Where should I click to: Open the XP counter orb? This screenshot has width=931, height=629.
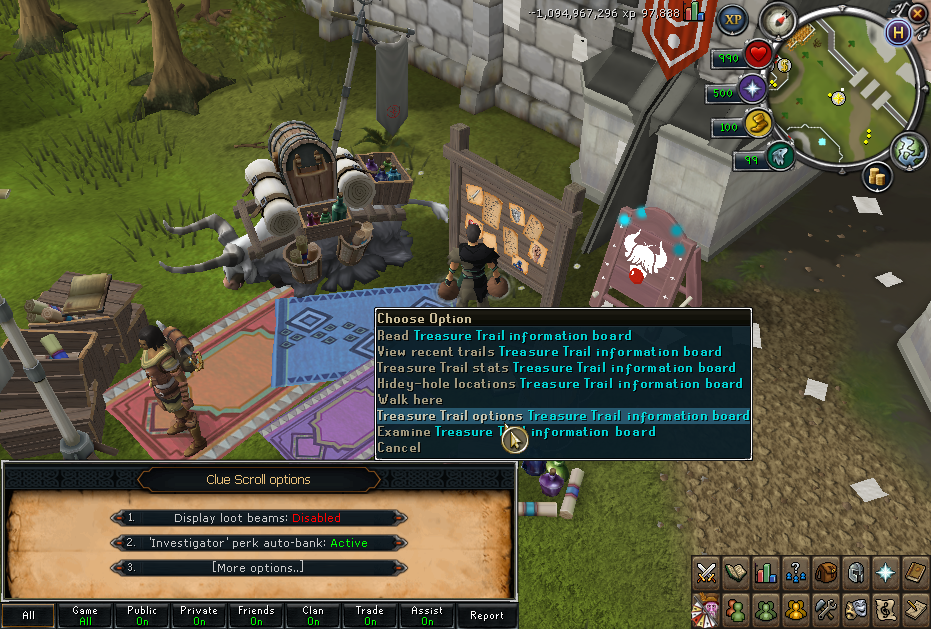click(735, 19)
